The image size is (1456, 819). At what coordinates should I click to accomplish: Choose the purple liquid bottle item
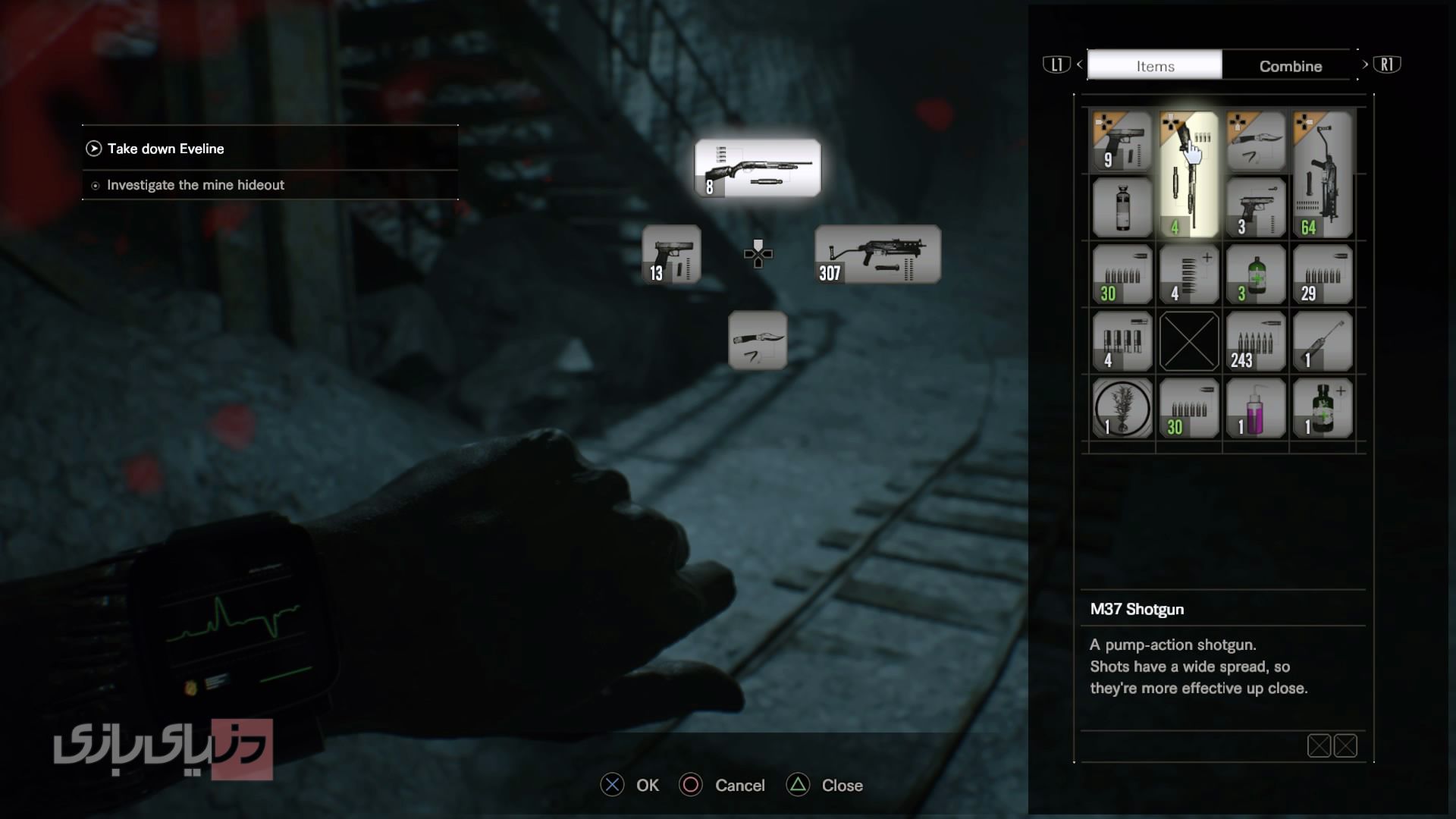1255,408
